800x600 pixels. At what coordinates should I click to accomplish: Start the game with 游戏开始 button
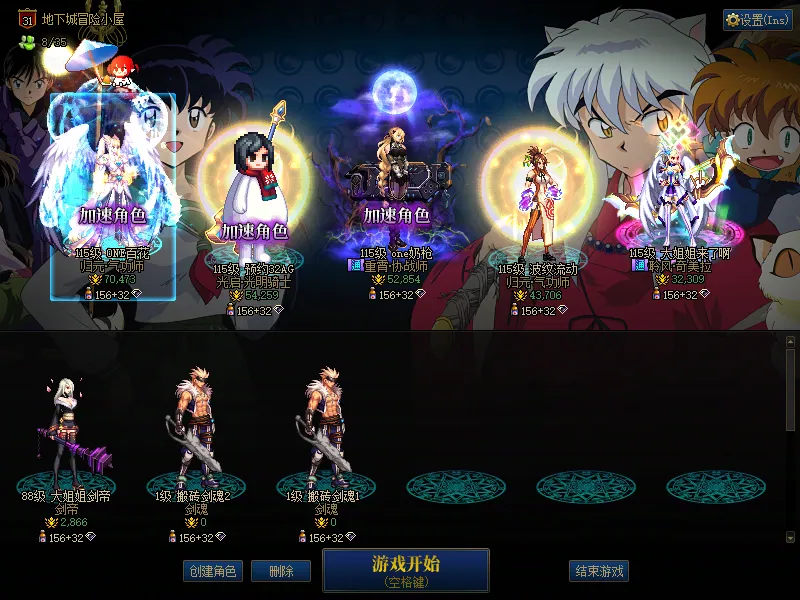coord(405,570)
